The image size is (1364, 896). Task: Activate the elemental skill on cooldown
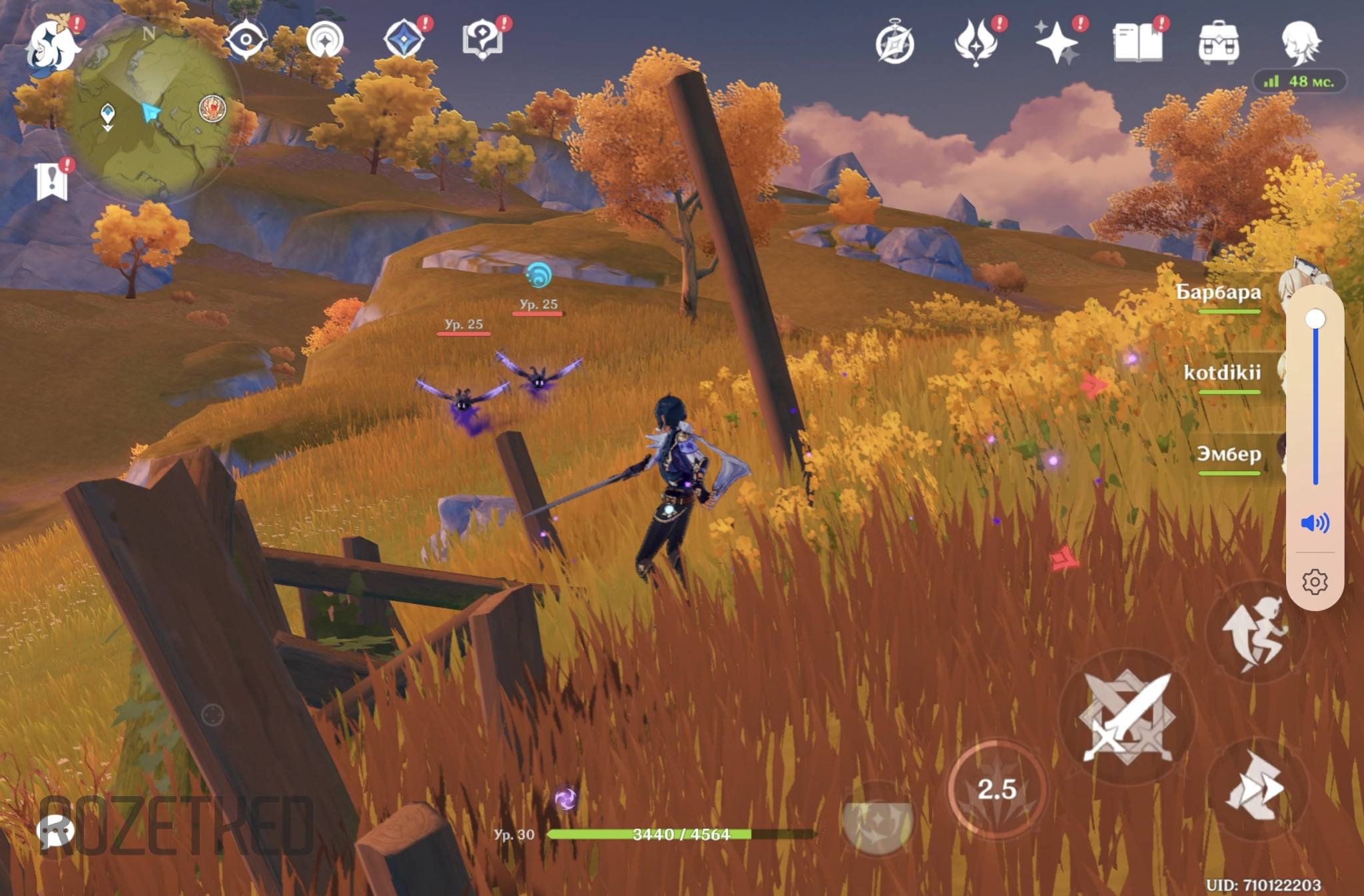click(x=996, y=789)
